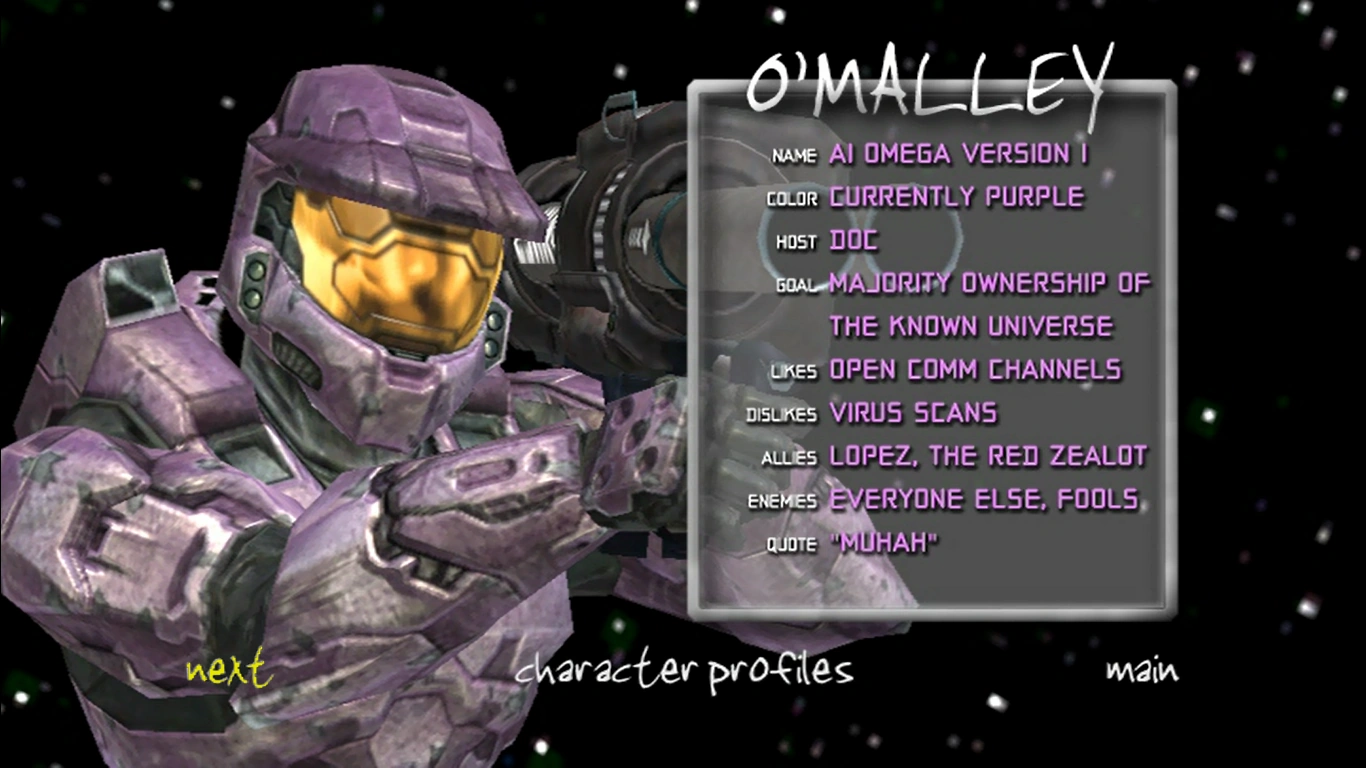Click the ENEMIES field entry
This screenshot has height=768, width=1366.
point(984,499)
